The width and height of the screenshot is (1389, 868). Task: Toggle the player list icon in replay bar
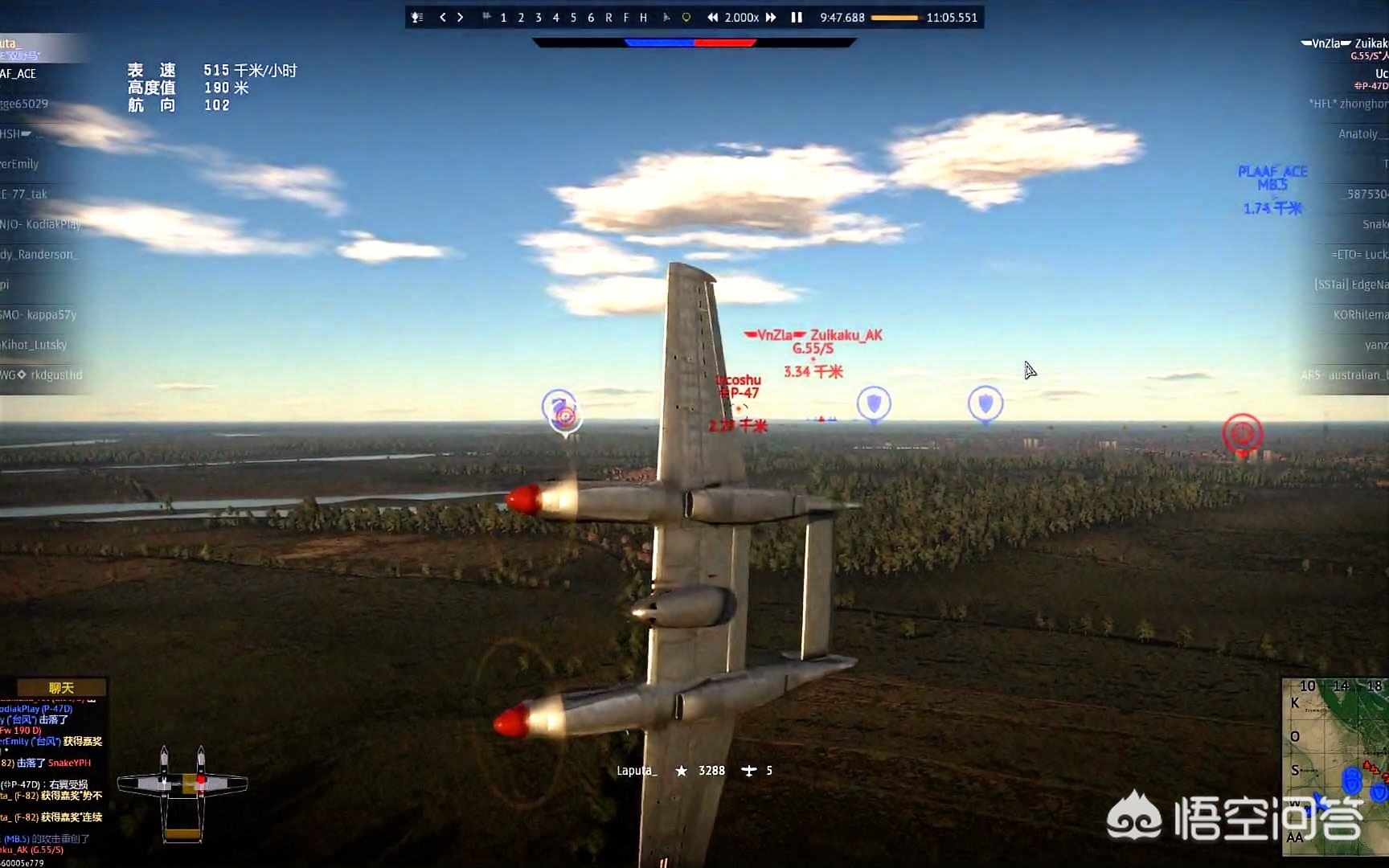417,17
